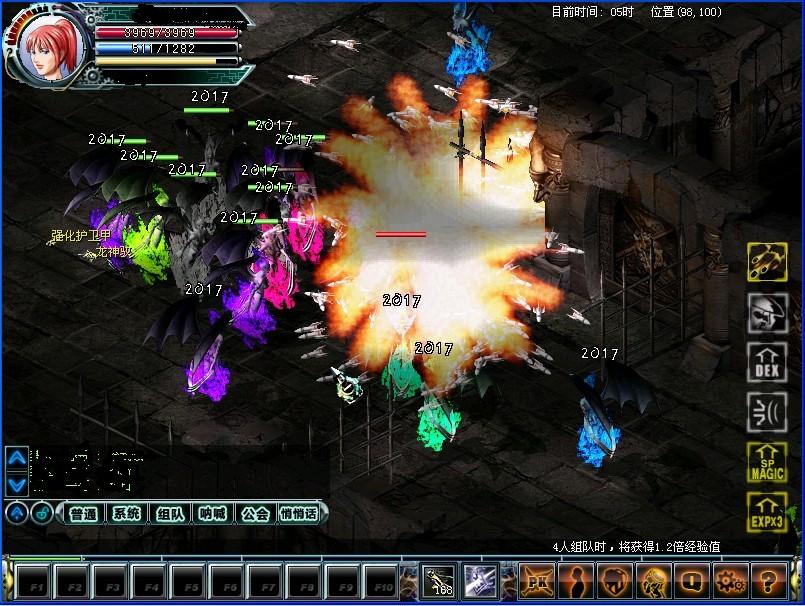Open the question mark help button
This screenshot has height=606, width=805.
pyautogui.click(x=769, y=580)
